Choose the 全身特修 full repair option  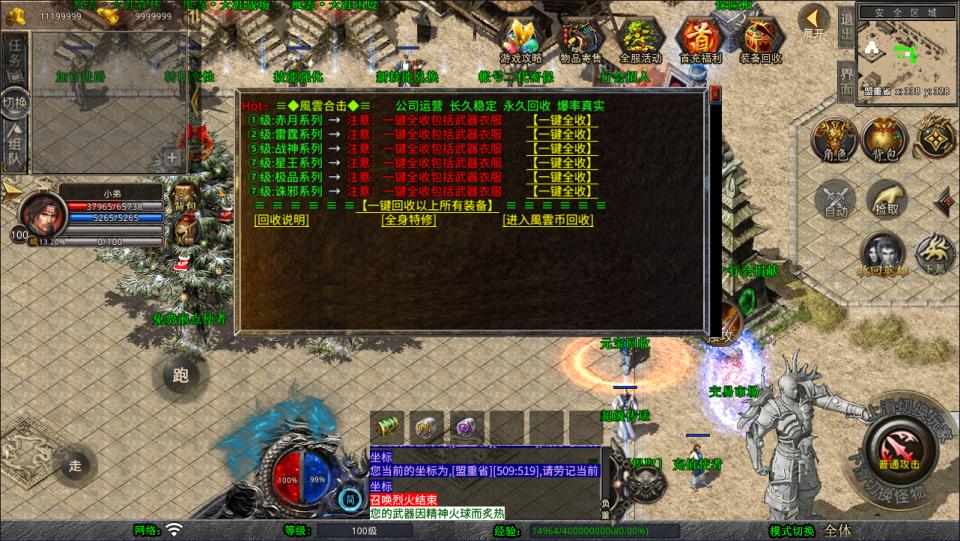click(x=409, y=220)
